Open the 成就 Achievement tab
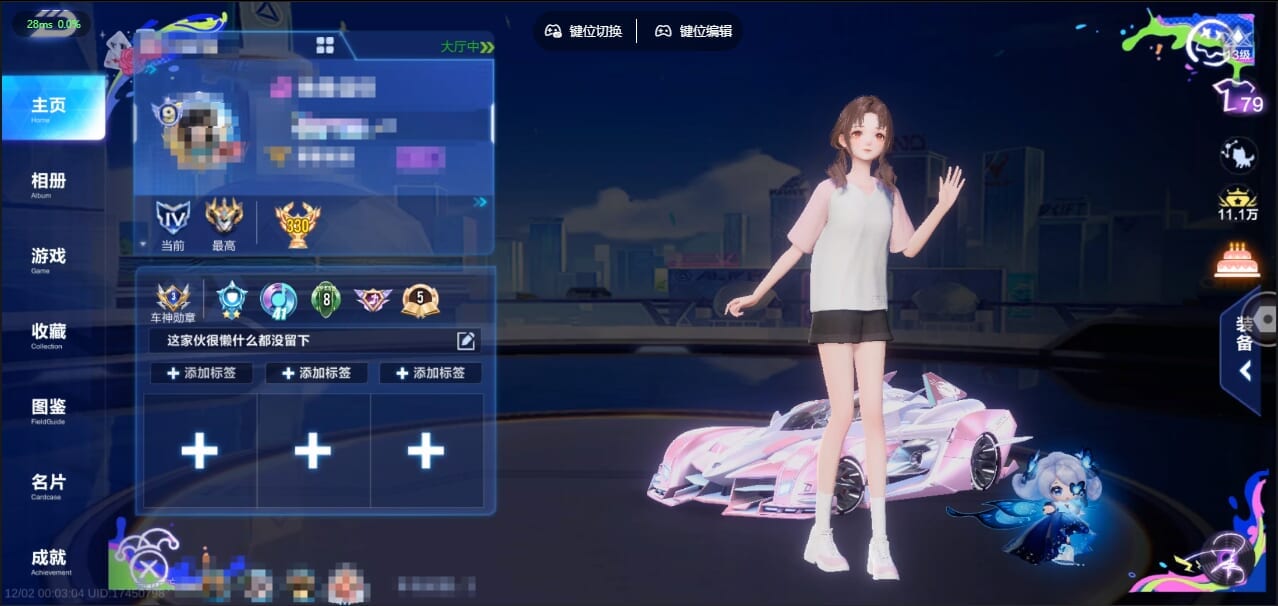The width and height of the screenshot is (1278, 606). (x=49, y=561)
